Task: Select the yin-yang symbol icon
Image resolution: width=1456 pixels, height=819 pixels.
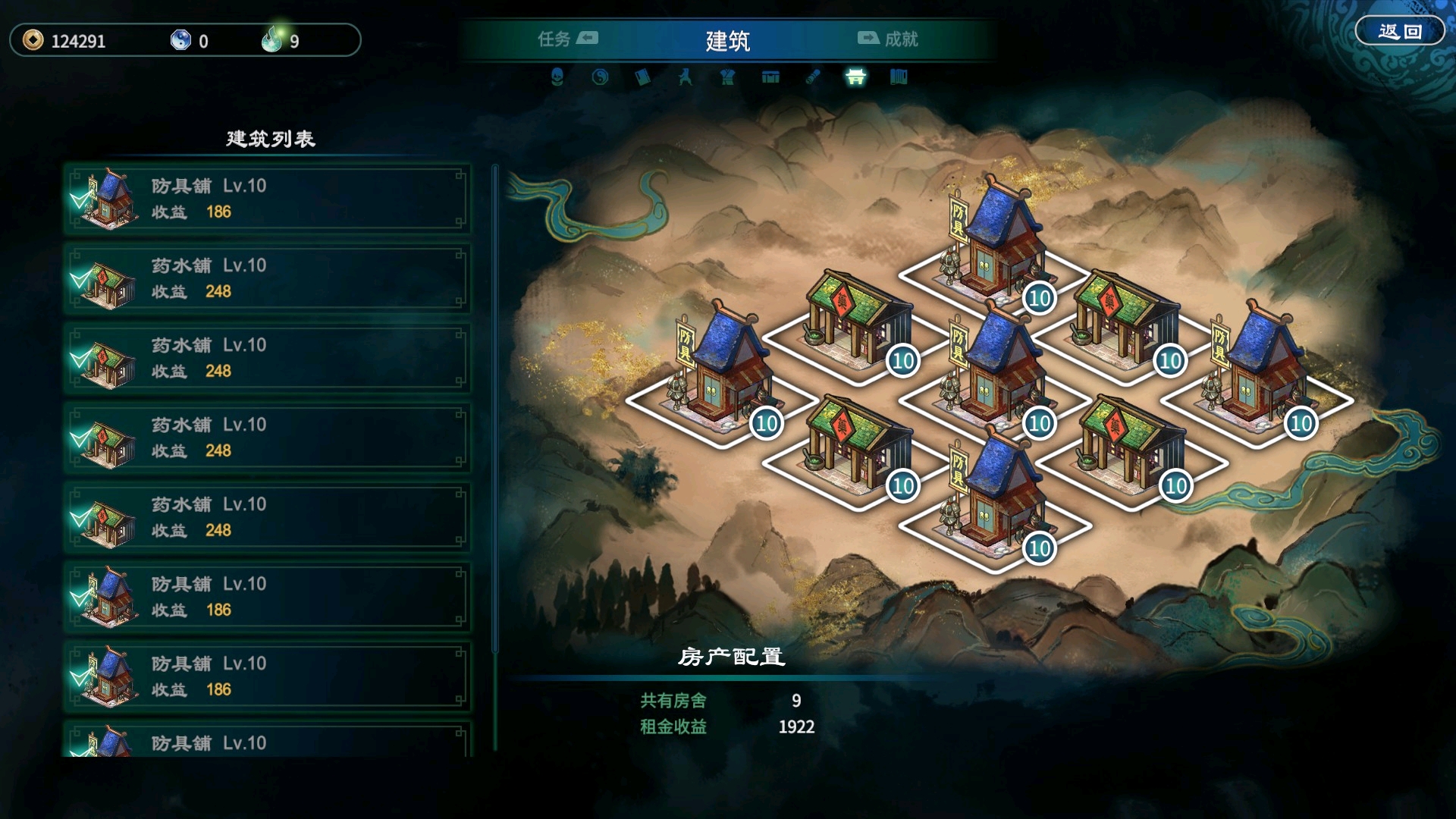Action: tap(600, 77)
